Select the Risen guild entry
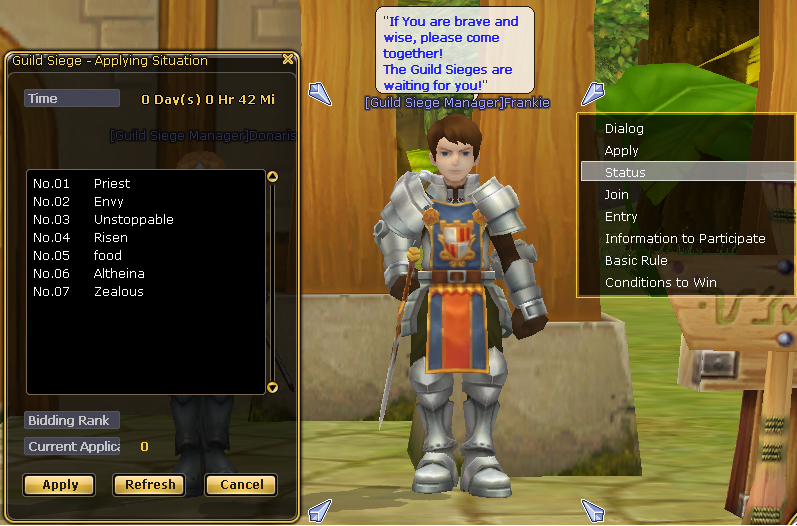 (110, 238)
